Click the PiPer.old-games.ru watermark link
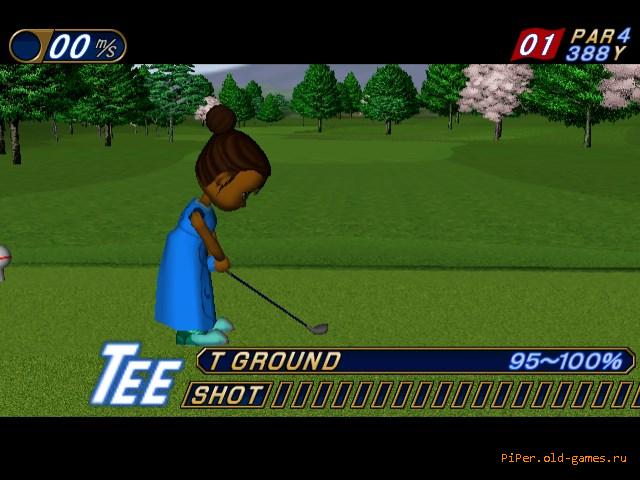 click(x=563, y=458)
